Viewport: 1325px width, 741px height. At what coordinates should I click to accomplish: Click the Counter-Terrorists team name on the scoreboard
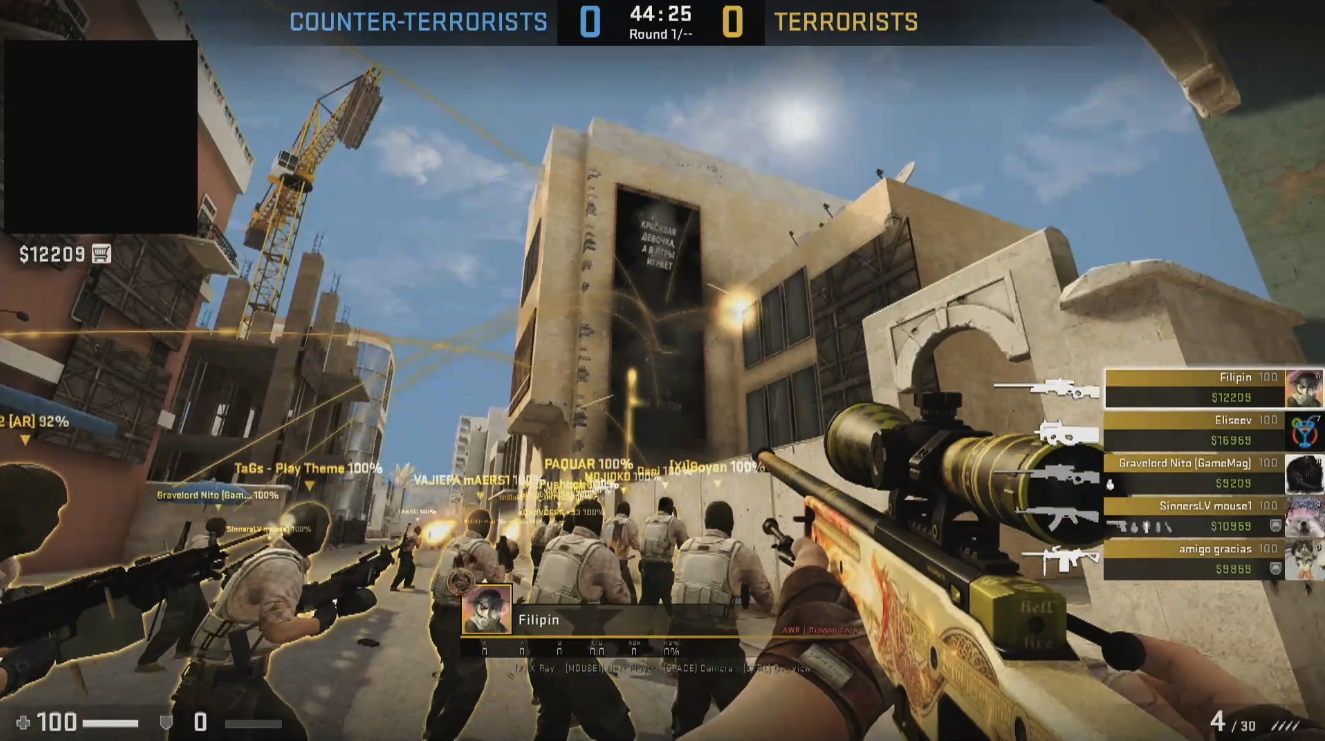pyautogui.click(x=419, y=22)
